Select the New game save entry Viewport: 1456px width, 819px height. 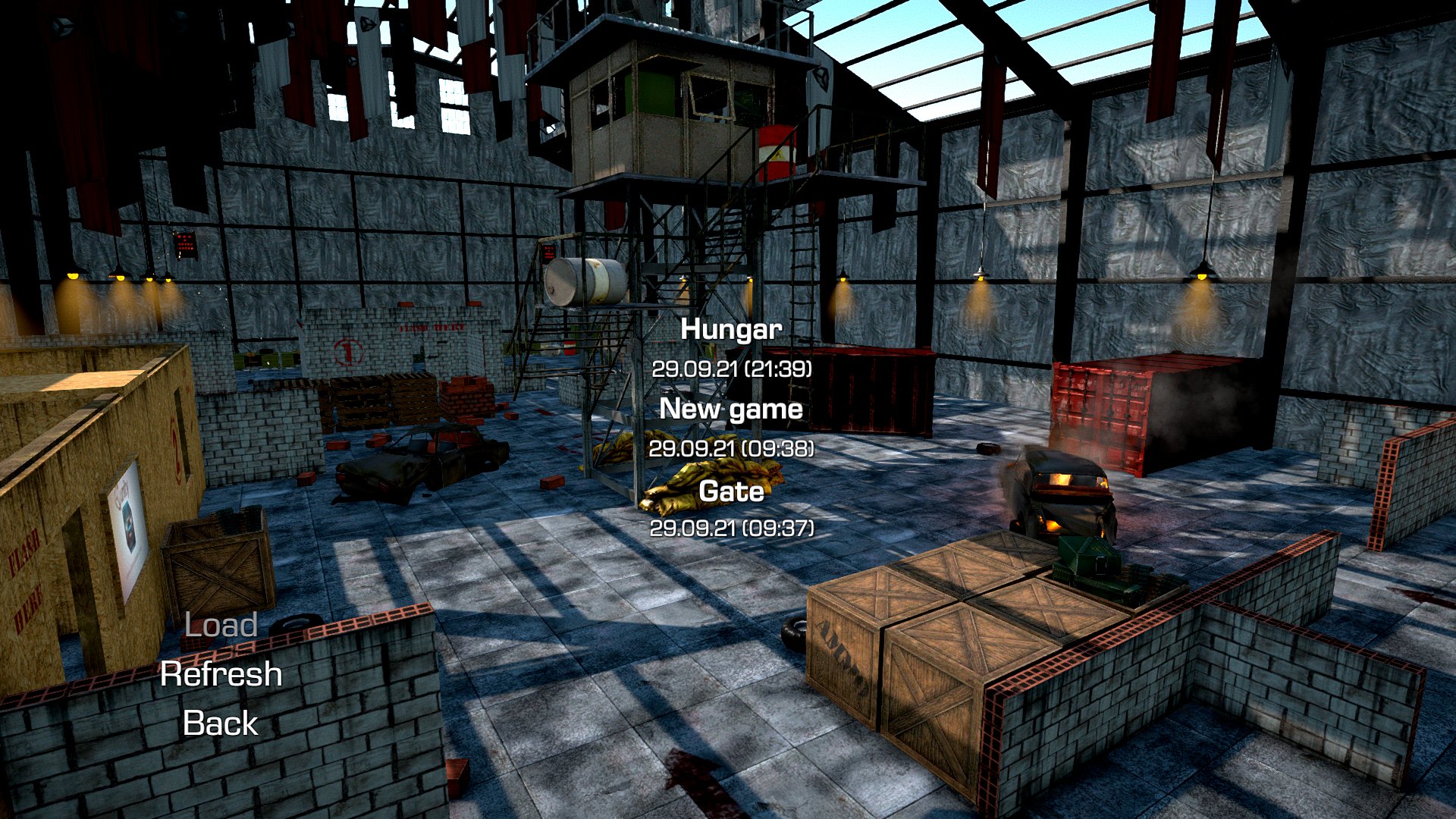(731, 409)
